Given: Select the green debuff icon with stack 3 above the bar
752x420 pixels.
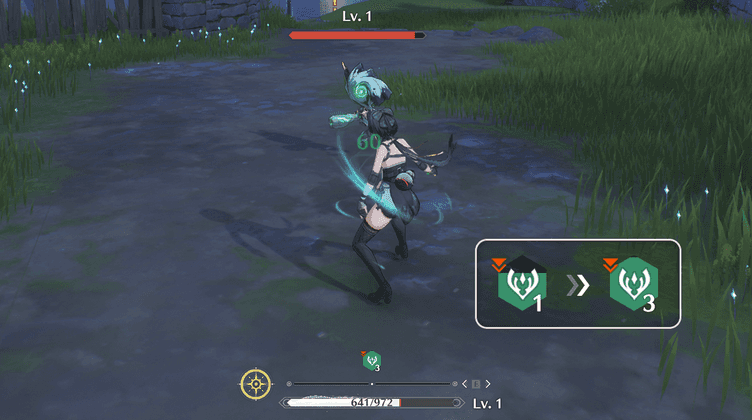Looking at the screenshot, I should (x=371, y=361).
